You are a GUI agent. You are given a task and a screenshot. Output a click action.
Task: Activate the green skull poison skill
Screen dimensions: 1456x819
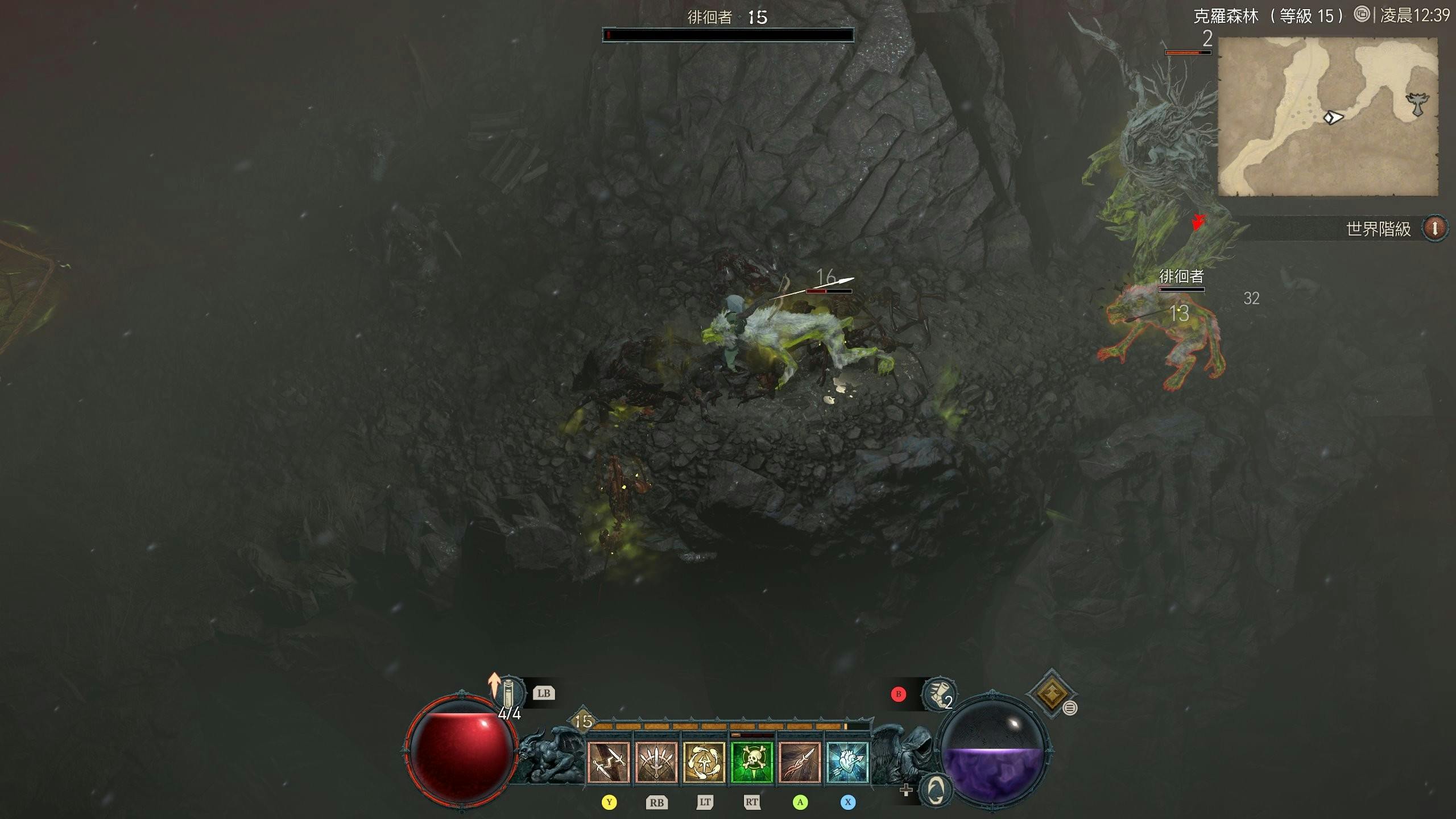pyautogui.click(x=752, y=763)
